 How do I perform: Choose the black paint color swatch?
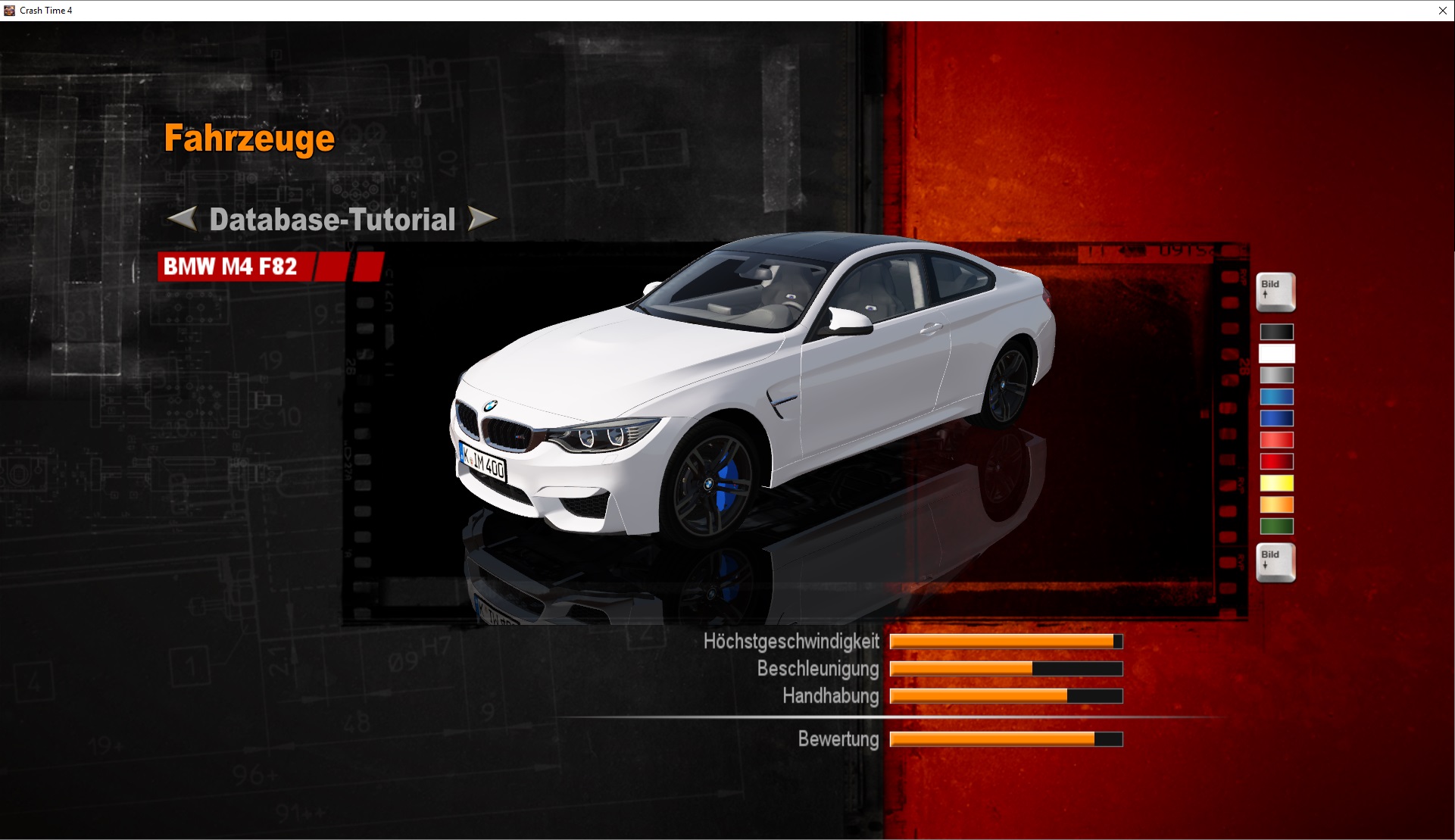point(1276,332)
